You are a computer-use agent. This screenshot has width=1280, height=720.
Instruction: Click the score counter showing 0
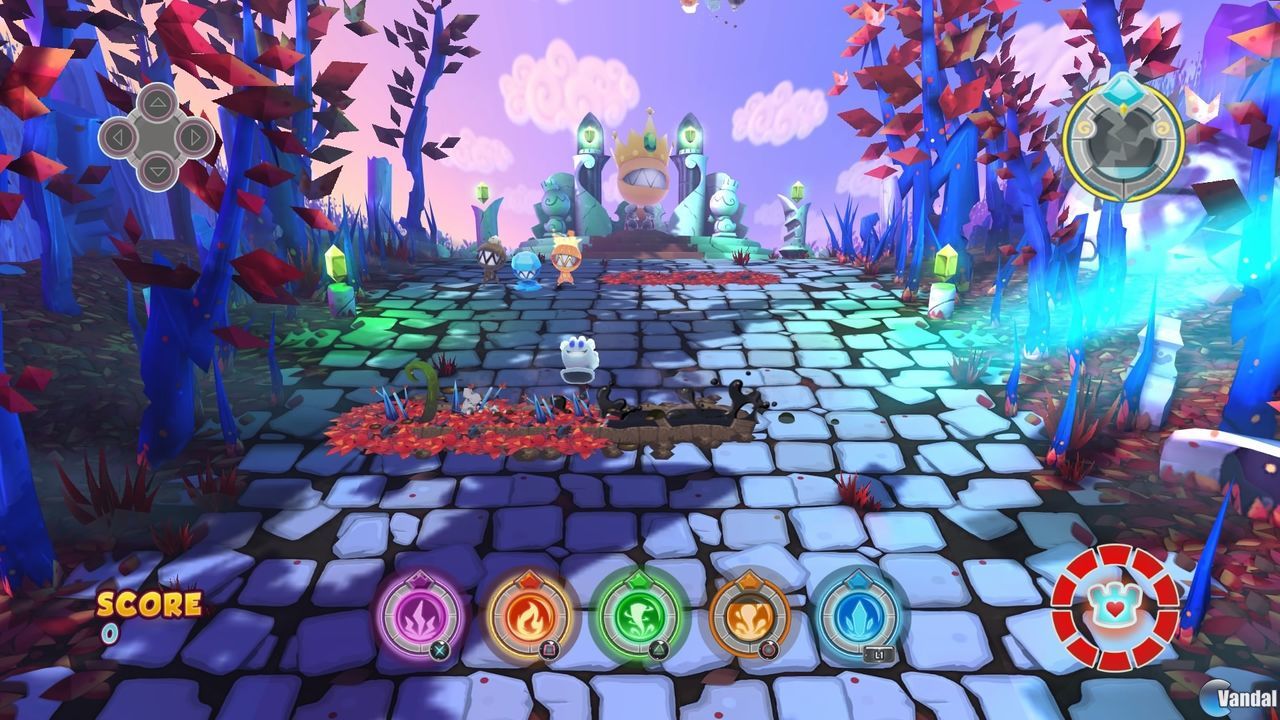click(110, 632)
